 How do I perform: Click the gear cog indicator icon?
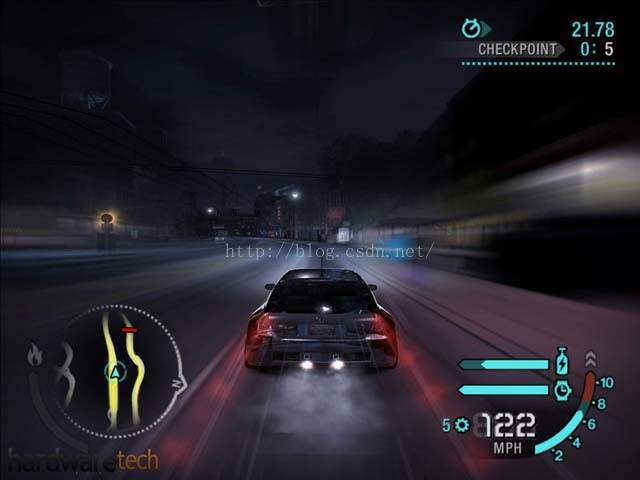coord(461,425)
